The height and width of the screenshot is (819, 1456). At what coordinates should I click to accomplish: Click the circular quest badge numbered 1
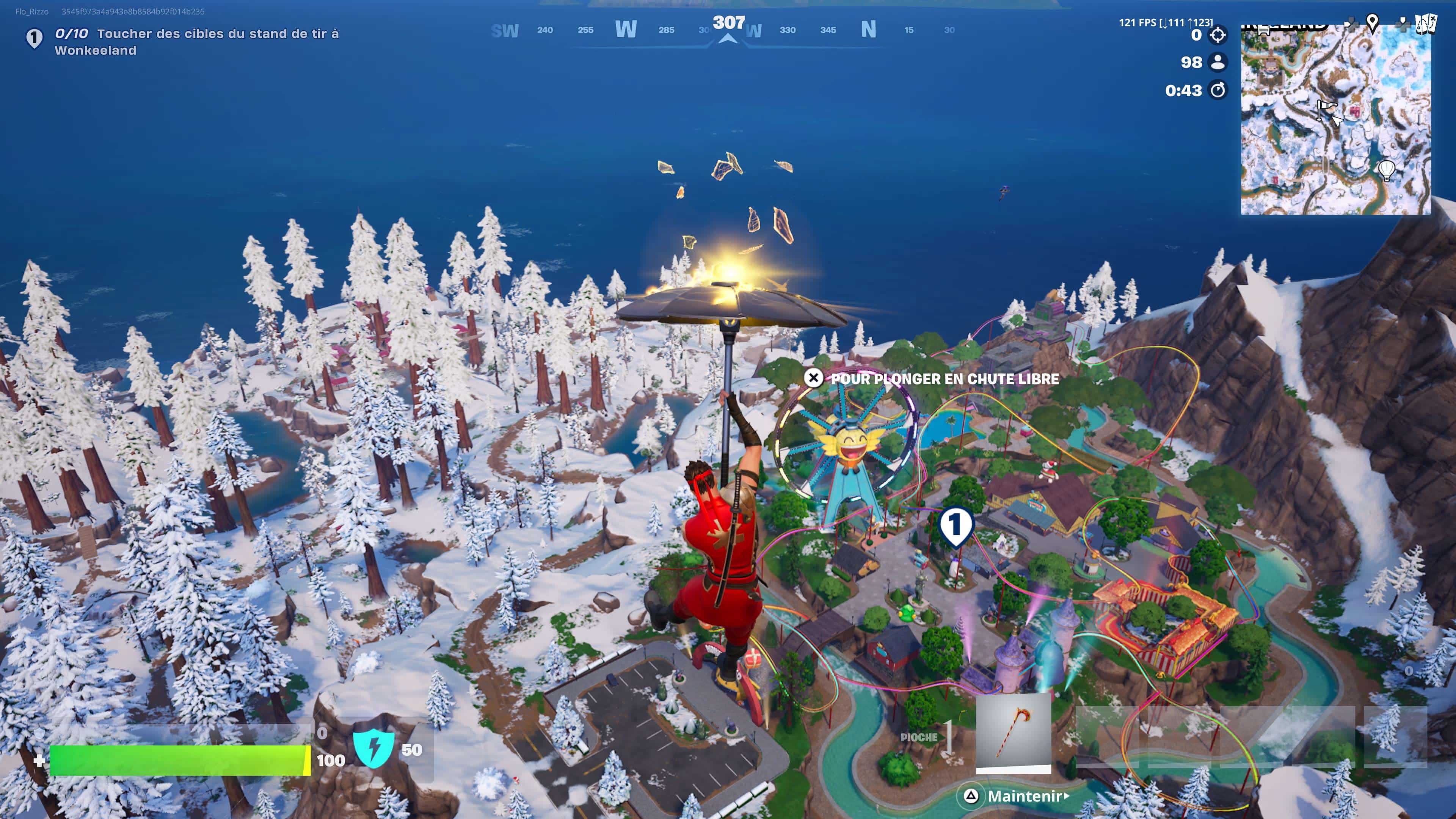tap(35, 37)
